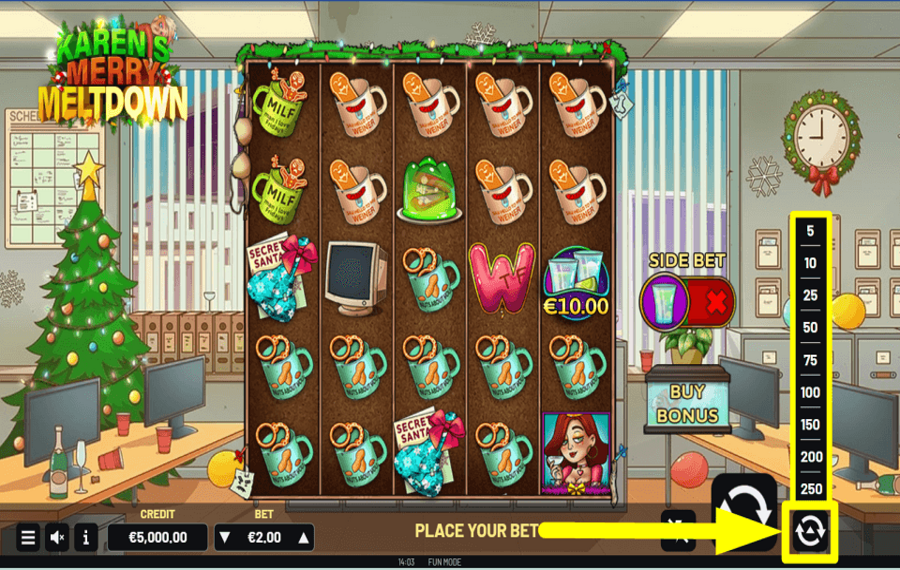This screenshot has width=900, height=570.
Task: Pick 150 autoplay spins
Action: (809, 425)
